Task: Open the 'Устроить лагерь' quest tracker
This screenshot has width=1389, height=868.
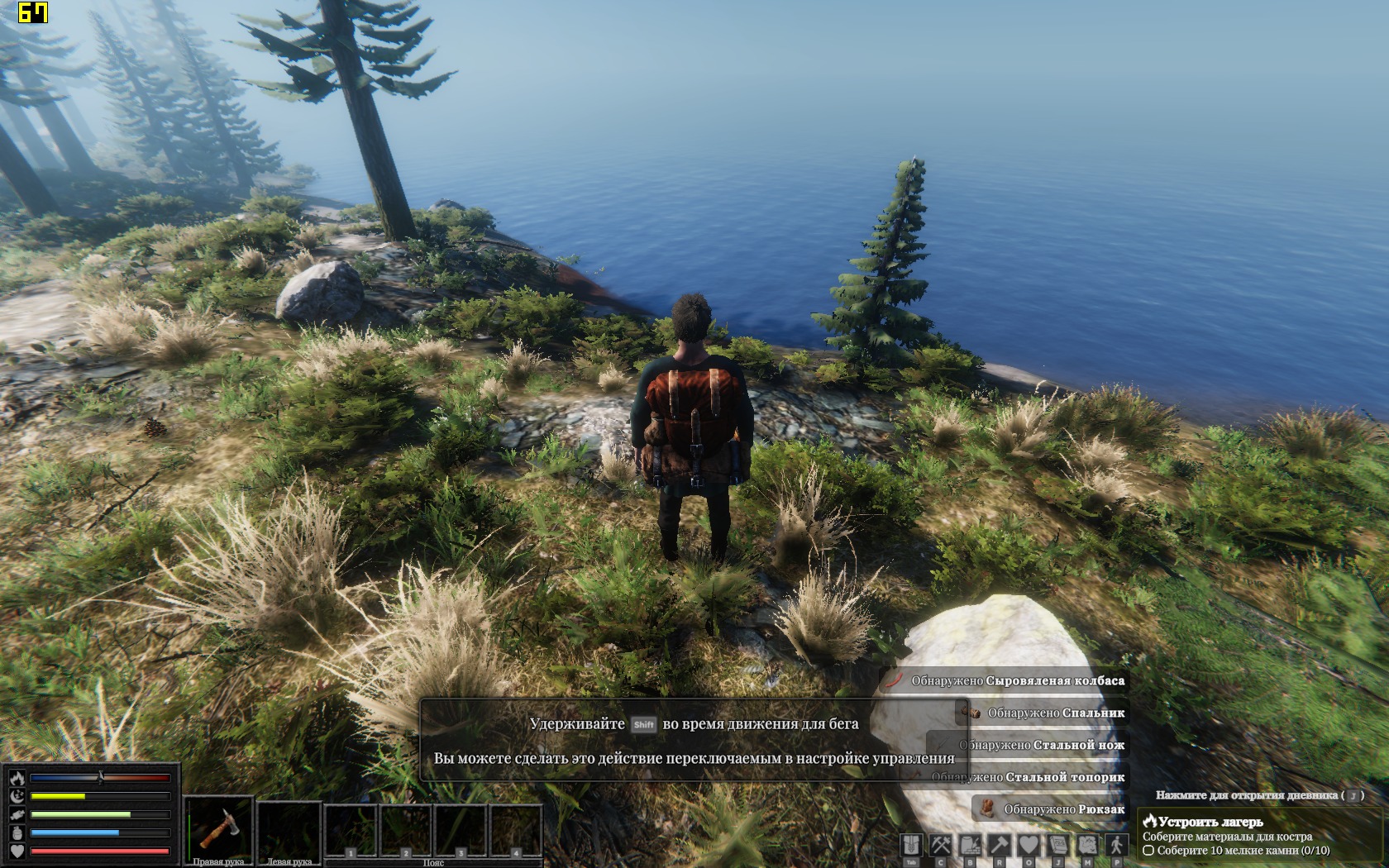Action: (1210, 822)
